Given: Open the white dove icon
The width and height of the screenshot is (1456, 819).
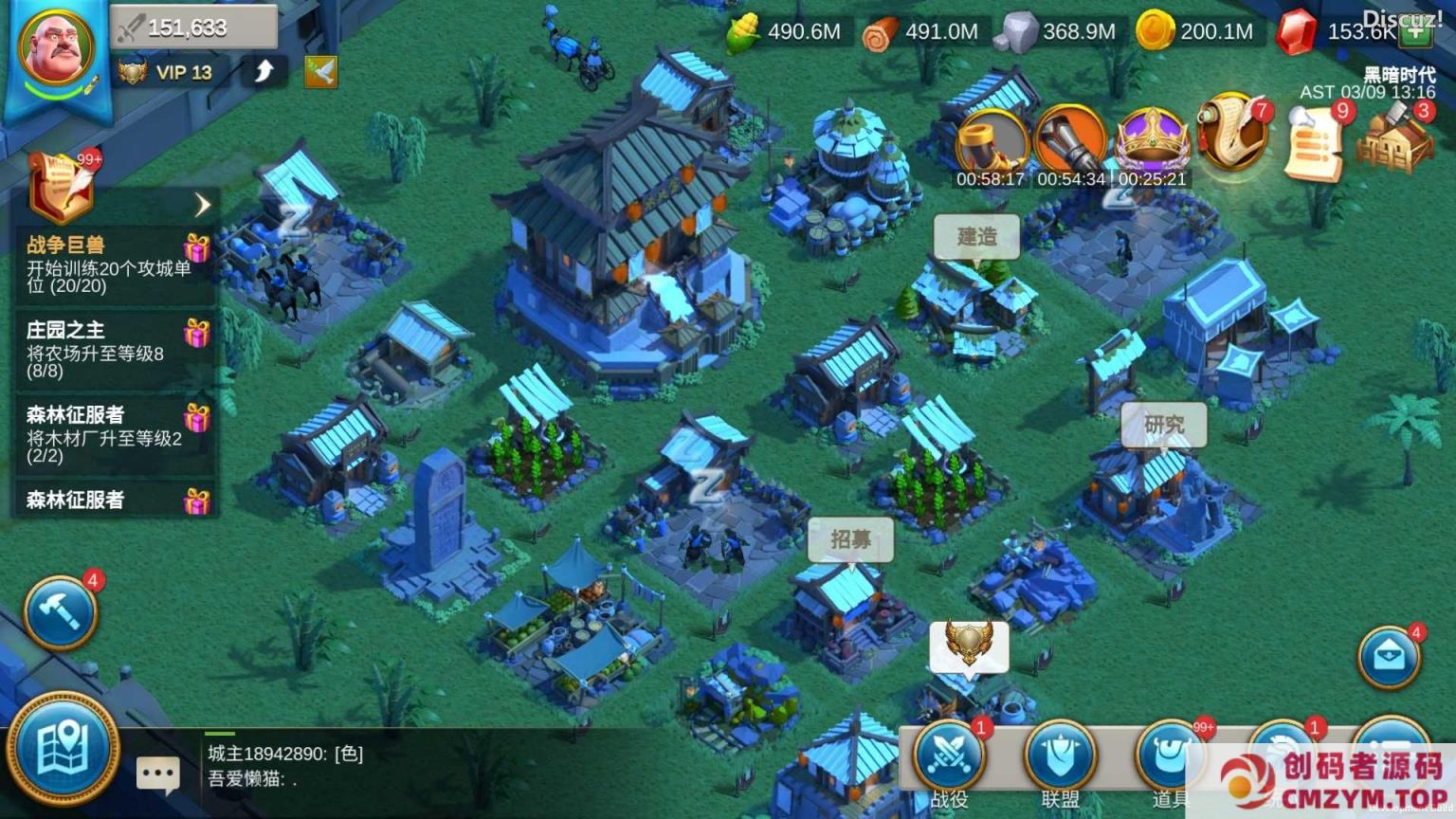Looking at the screenshot, I should pos(320,72).
